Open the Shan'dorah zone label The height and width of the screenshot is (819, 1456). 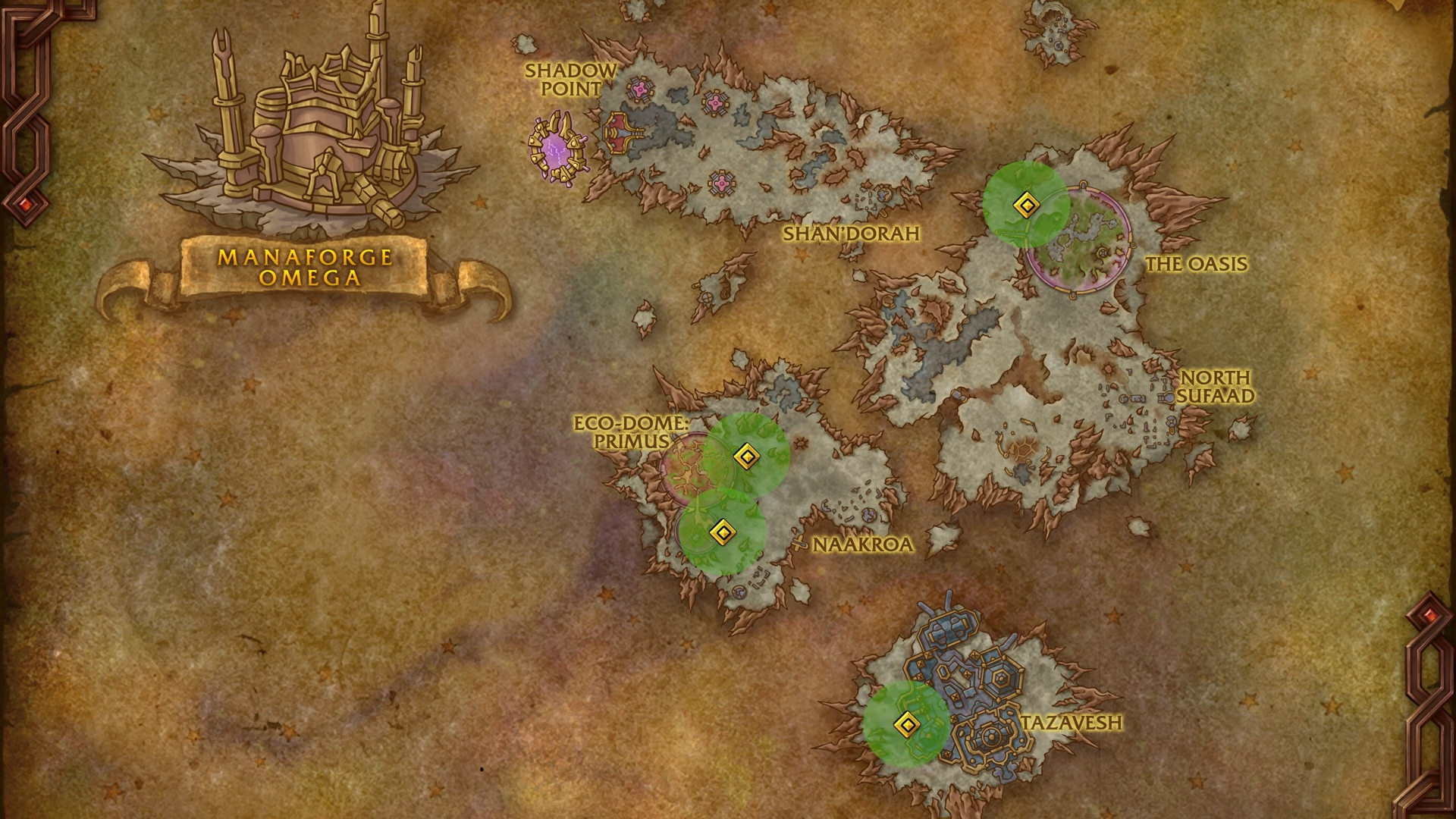853,235
